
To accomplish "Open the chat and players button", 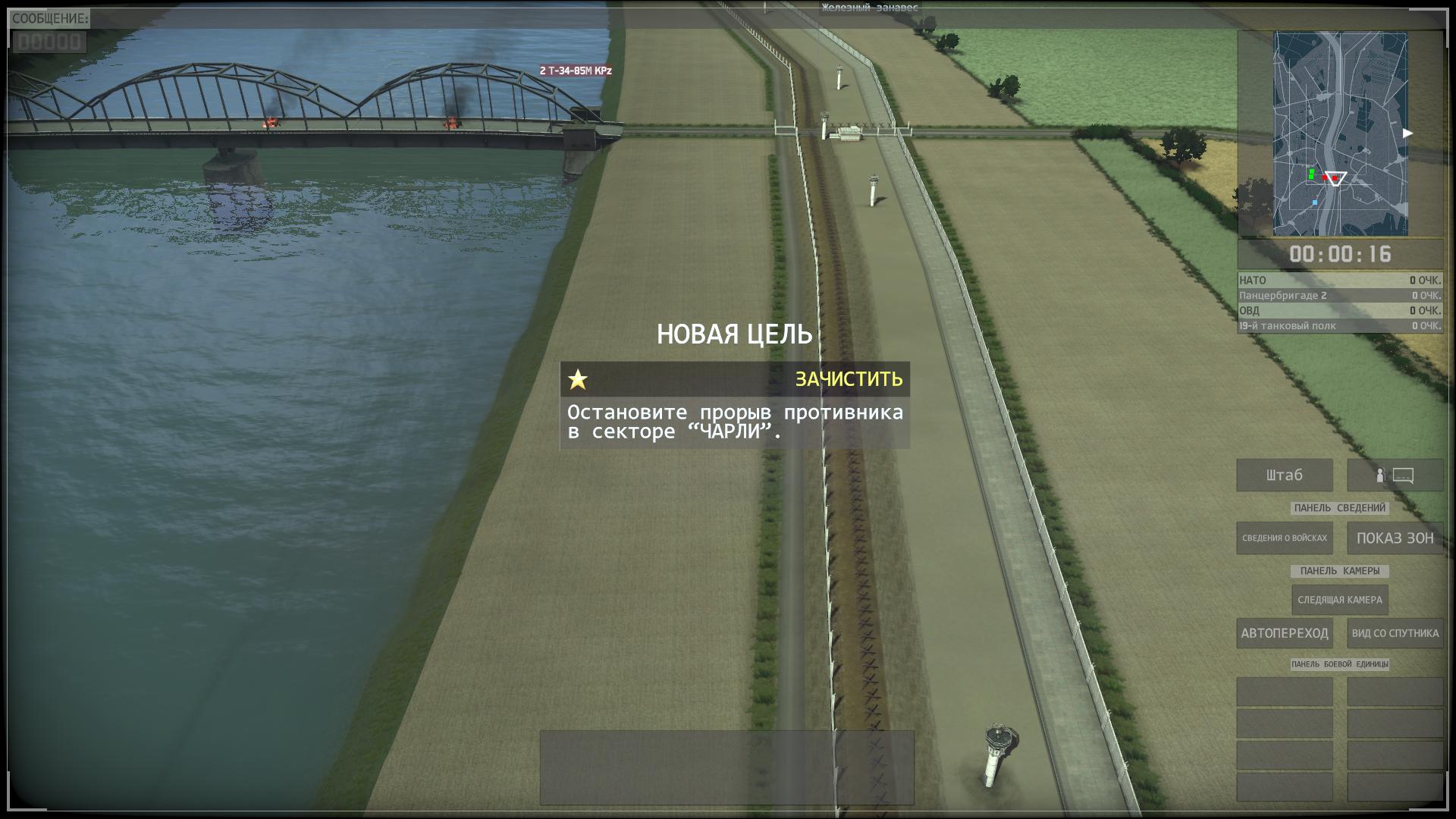I will (1394, 475).
